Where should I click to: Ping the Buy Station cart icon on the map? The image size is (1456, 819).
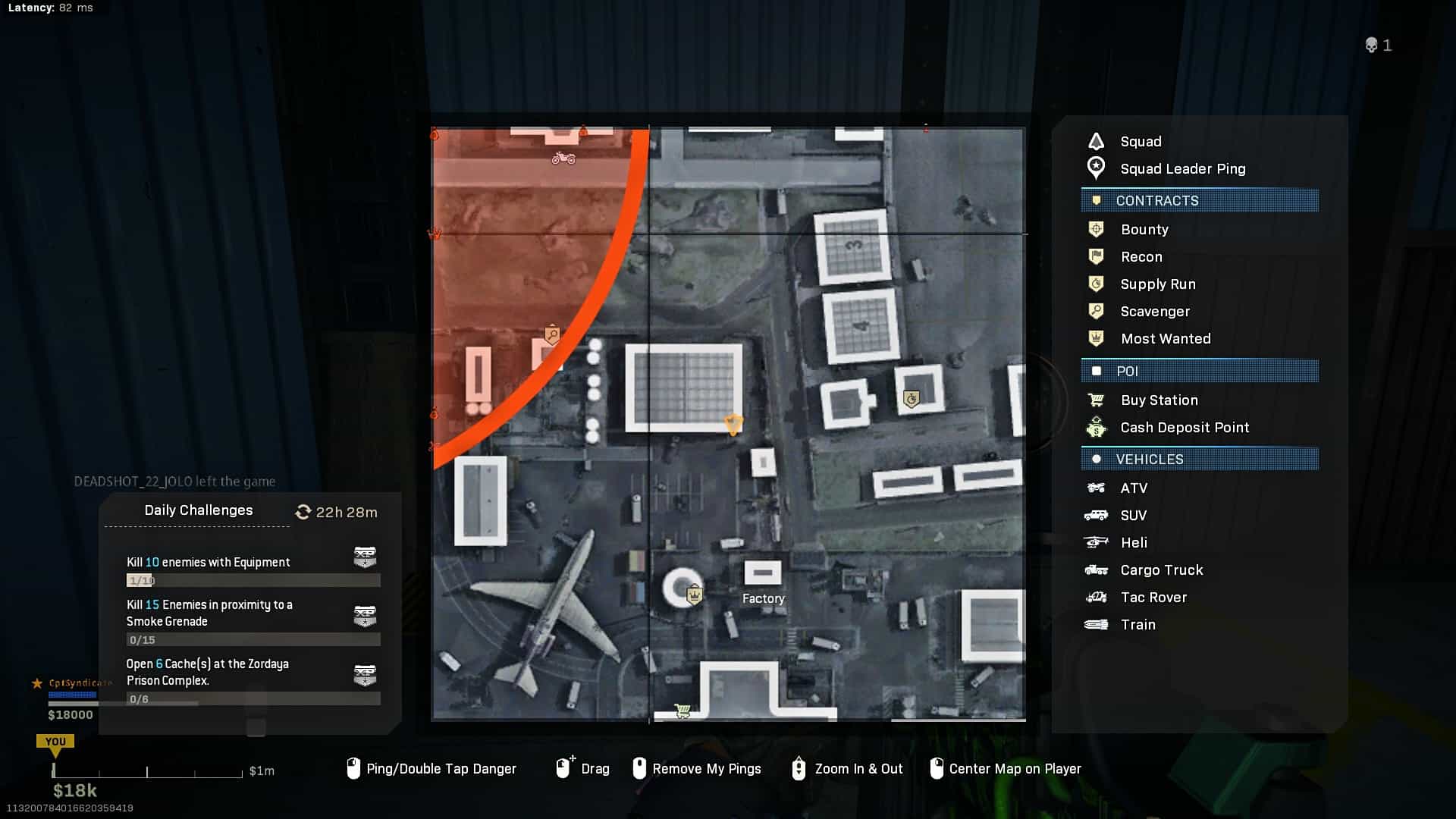click(682, 711)
